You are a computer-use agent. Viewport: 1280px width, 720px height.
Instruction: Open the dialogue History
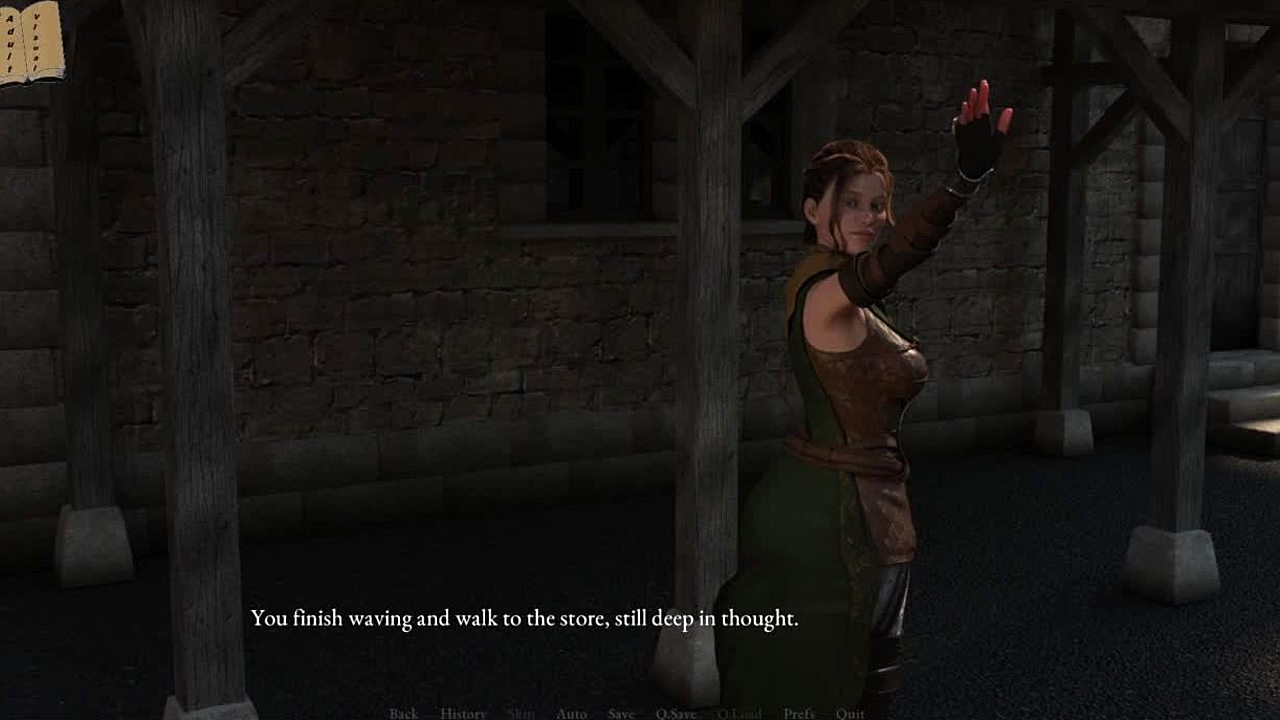pos(463,713)
